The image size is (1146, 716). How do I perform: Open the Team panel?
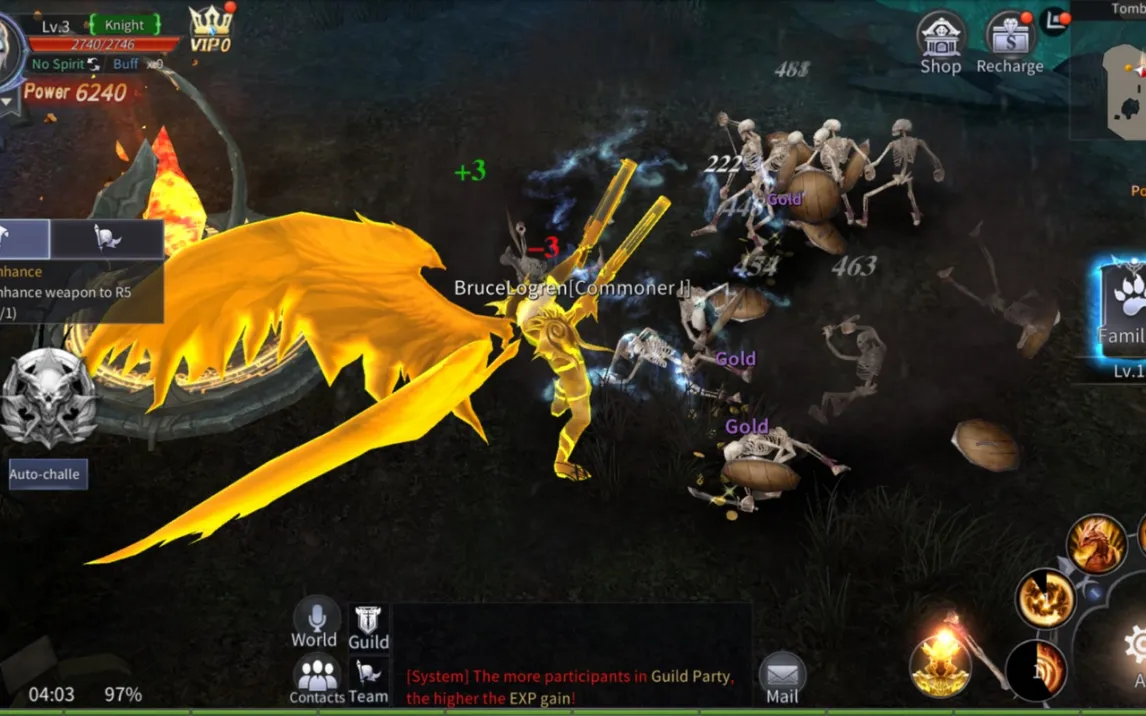pos(368,680)
